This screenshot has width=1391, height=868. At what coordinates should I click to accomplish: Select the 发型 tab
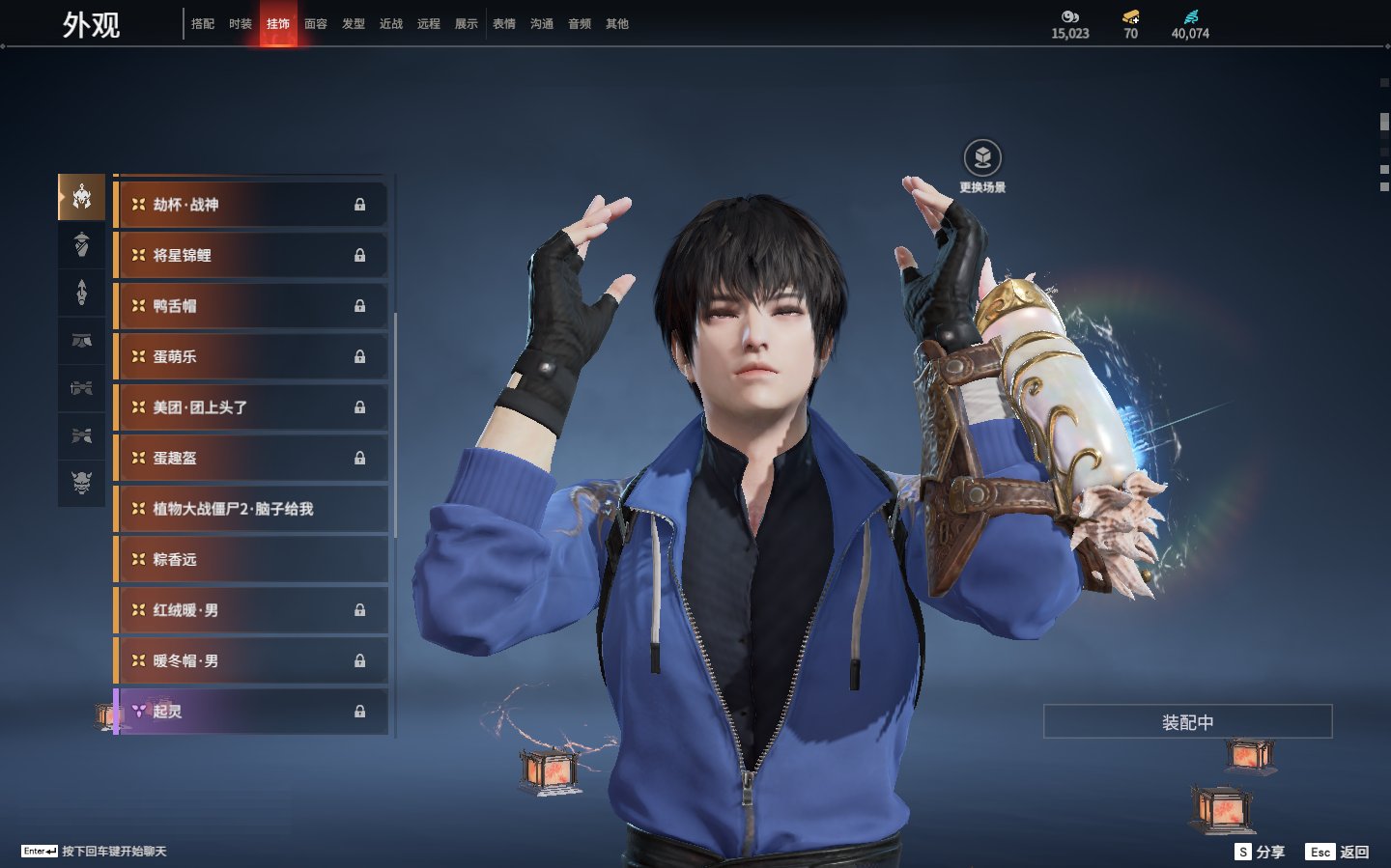pos(354,24)
